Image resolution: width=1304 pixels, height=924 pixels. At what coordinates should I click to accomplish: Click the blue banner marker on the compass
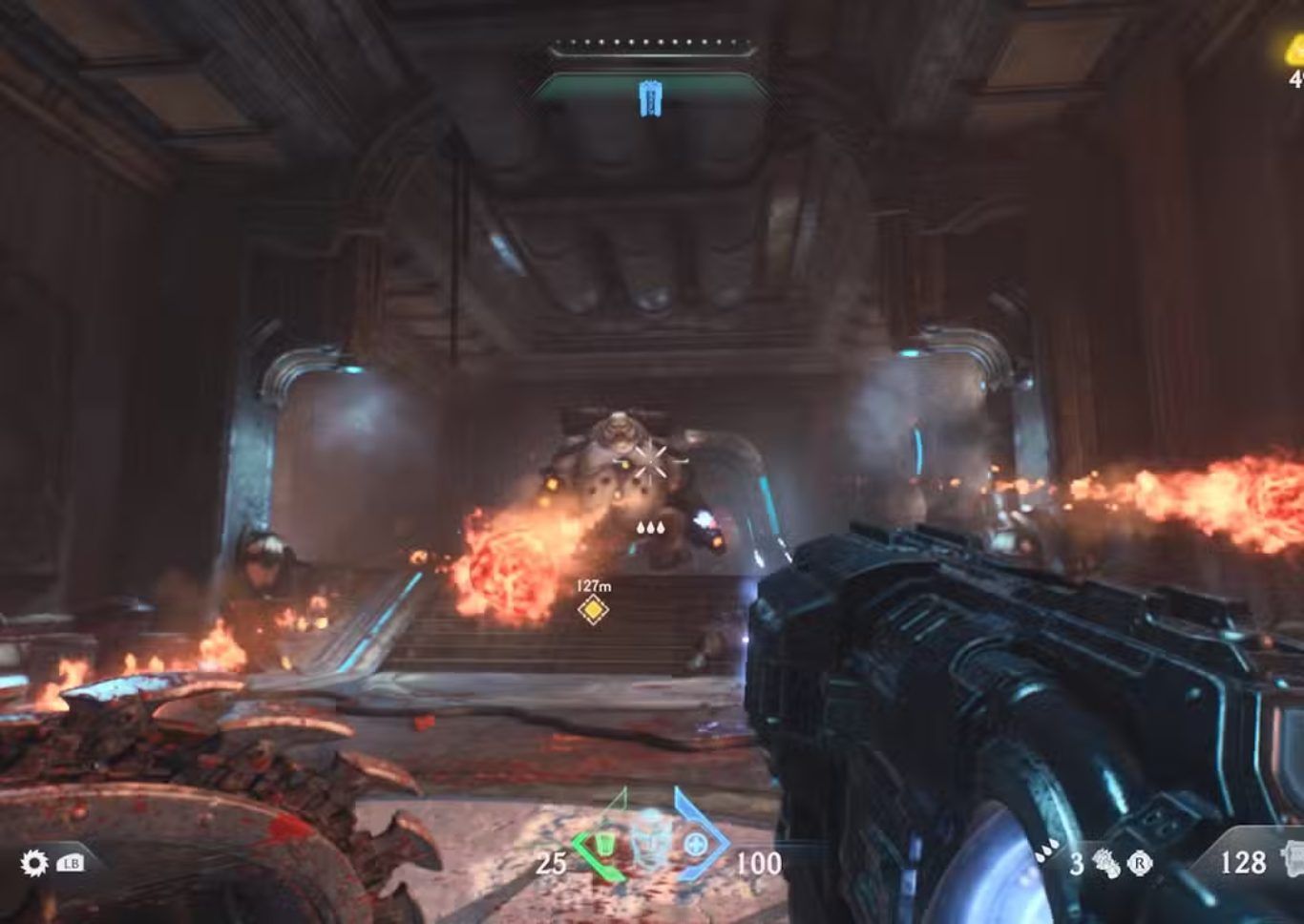651,97
